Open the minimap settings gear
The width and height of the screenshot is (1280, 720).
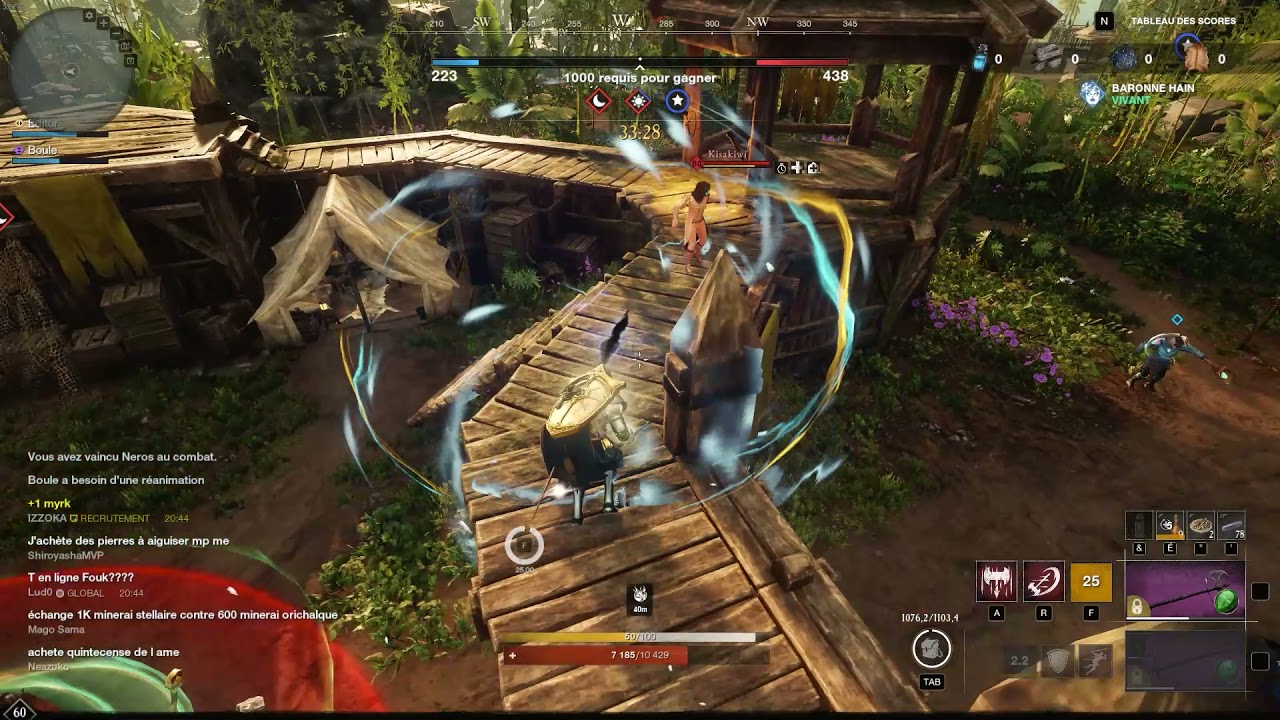click(x=90, y=16)
